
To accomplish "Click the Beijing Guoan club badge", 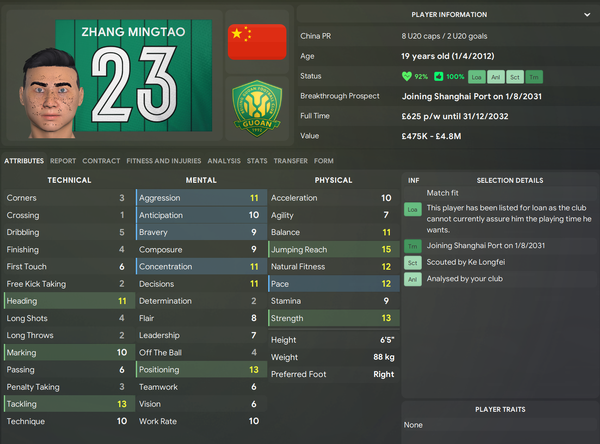I will [257, 111].
